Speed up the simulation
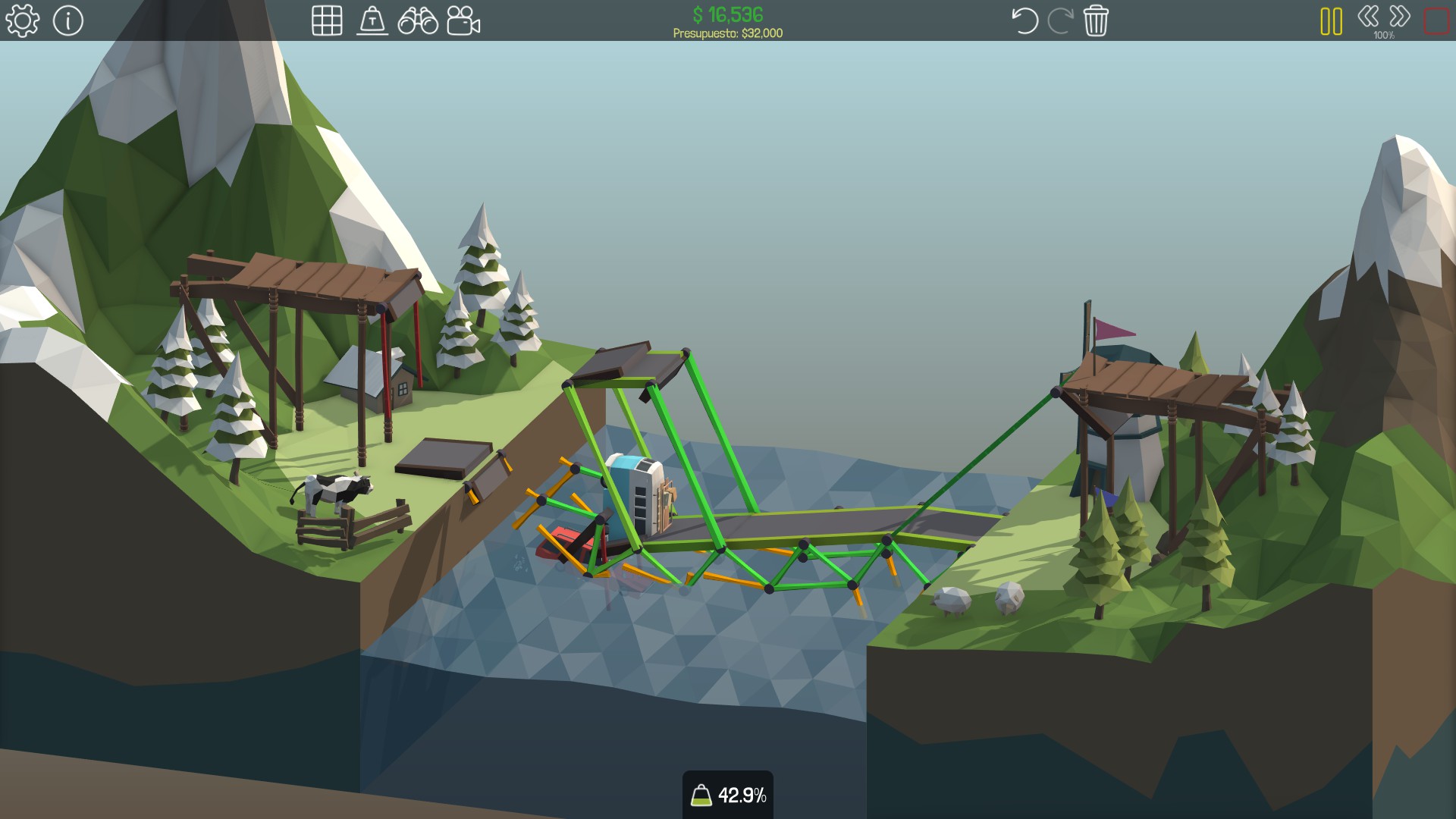Viewport: 1456px width, 819px height. point(1400,16)
